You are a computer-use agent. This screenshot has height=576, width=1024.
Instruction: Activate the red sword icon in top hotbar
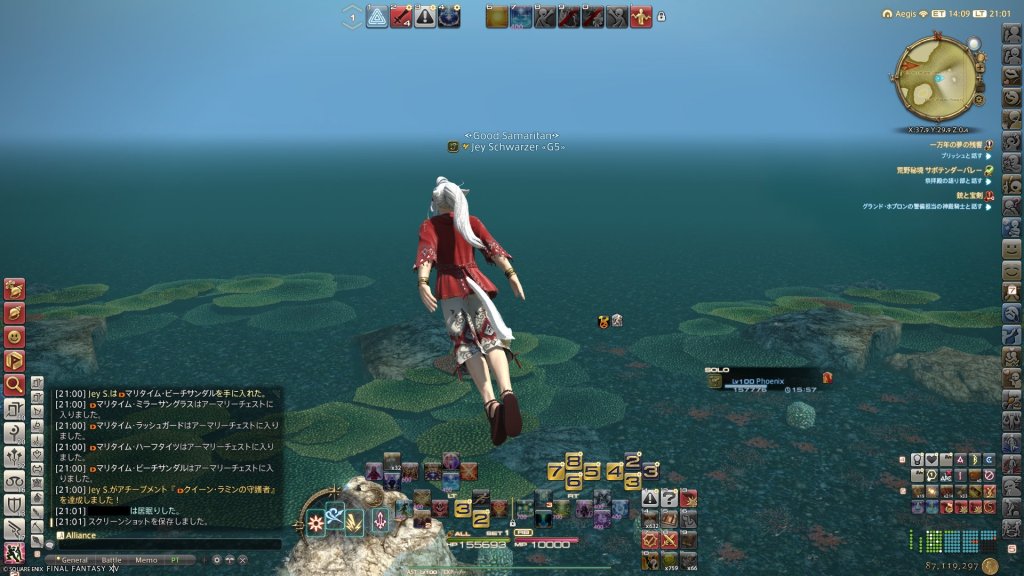coord(401,17)
